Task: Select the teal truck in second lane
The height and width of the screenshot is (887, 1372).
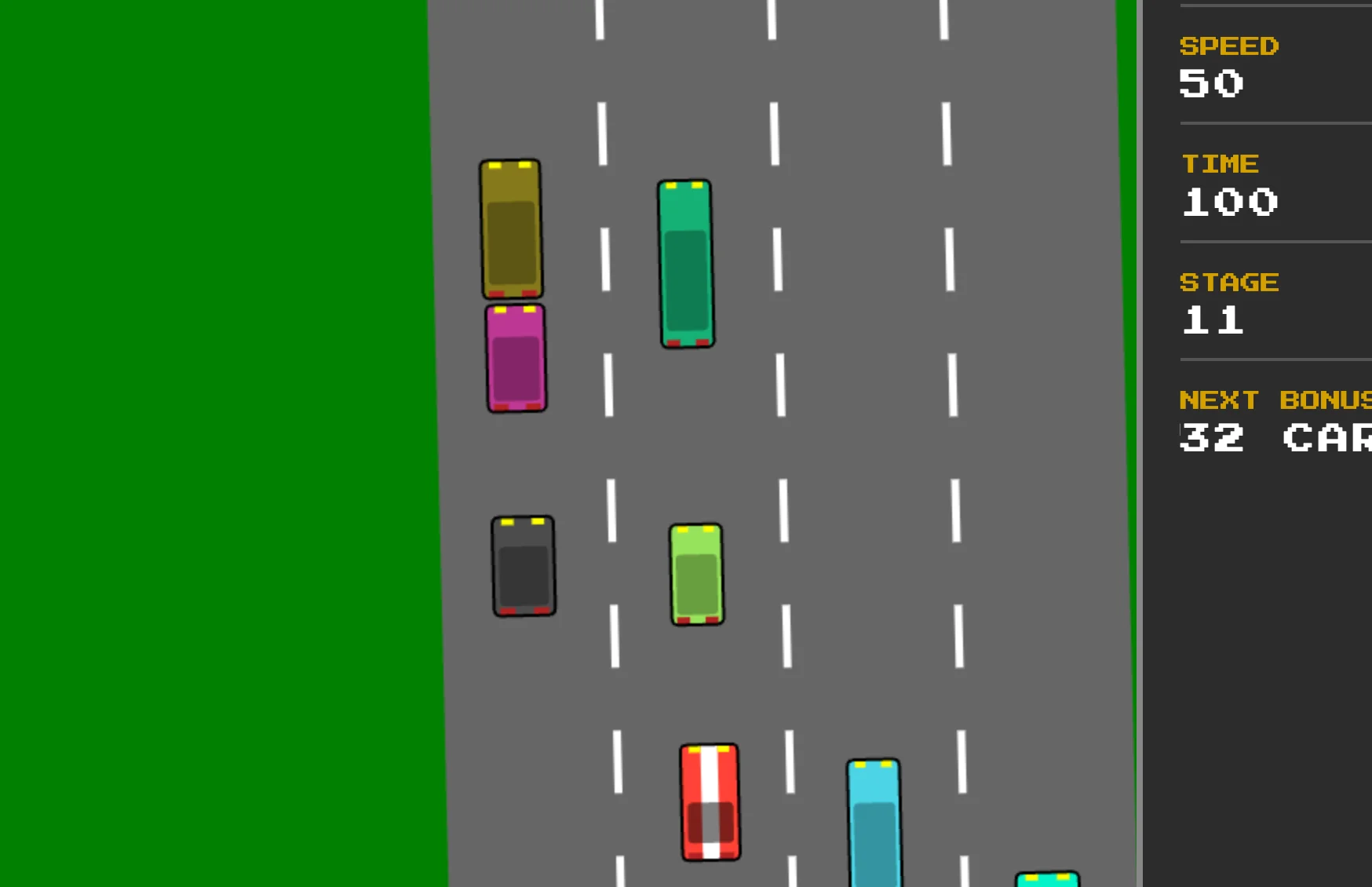Action: tap(684, 263)
